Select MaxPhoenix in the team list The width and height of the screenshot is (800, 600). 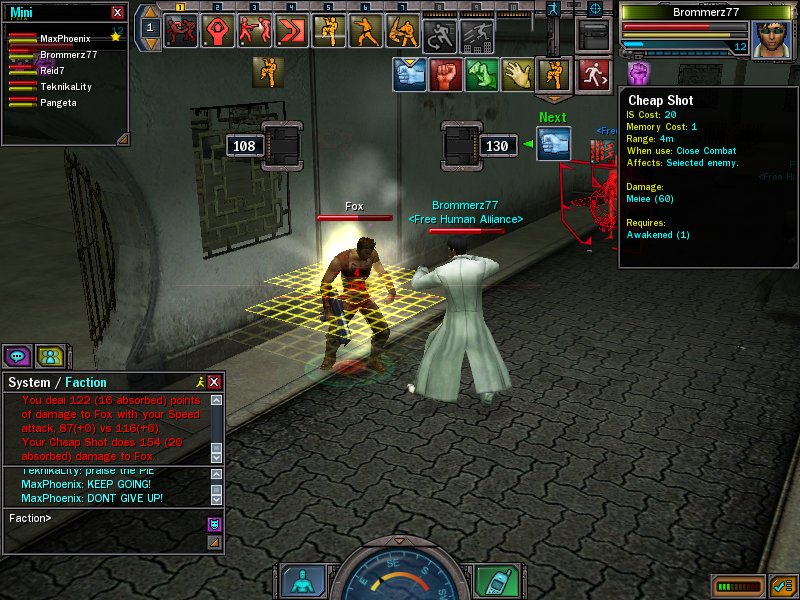pos(65,38)
